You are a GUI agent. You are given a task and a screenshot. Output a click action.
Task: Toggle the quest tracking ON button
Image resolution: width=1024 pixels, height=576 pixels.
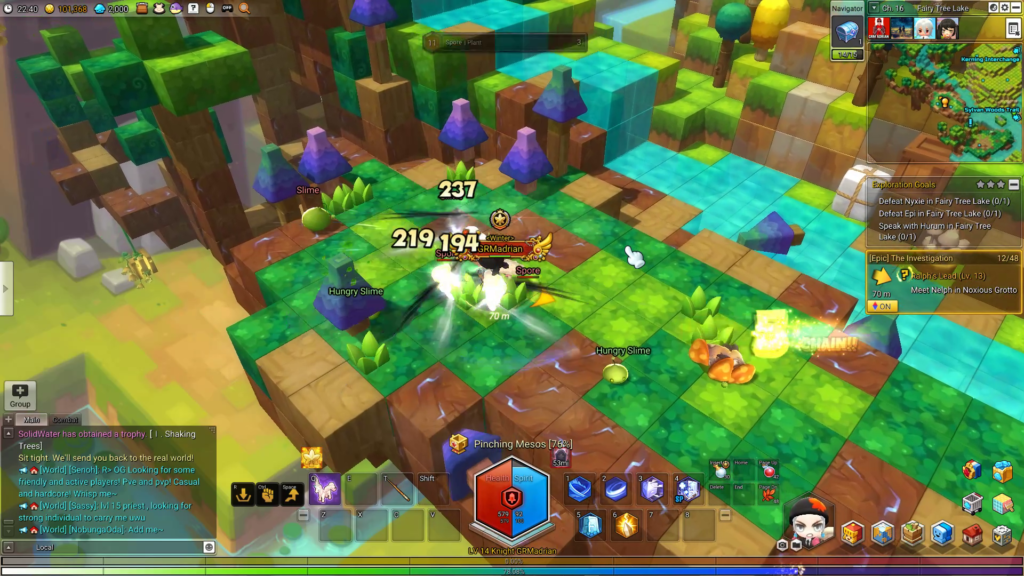(x=882, y=306)
